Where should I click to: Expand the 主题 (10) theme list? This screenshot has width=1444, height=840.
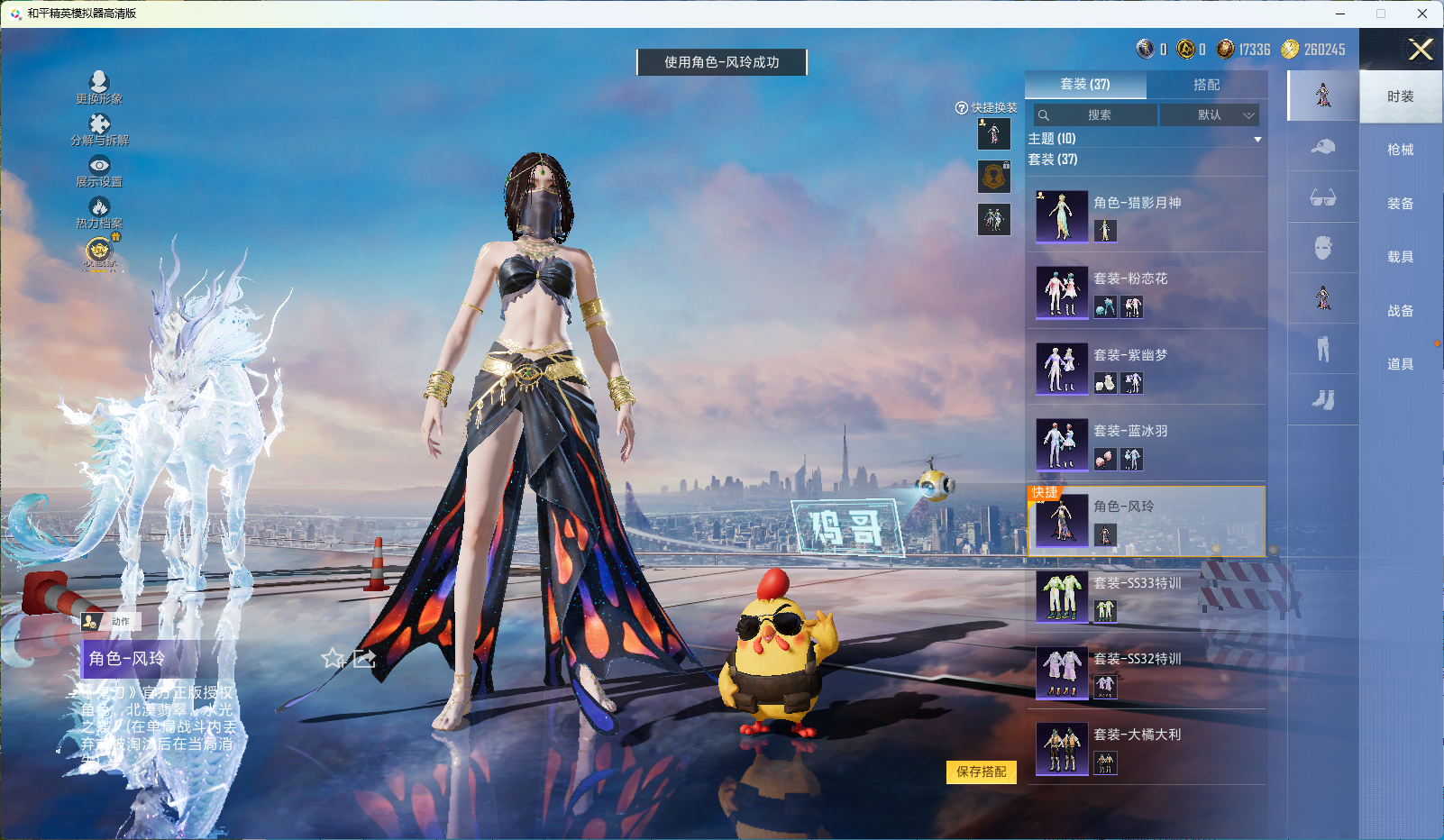[1257, 139]
